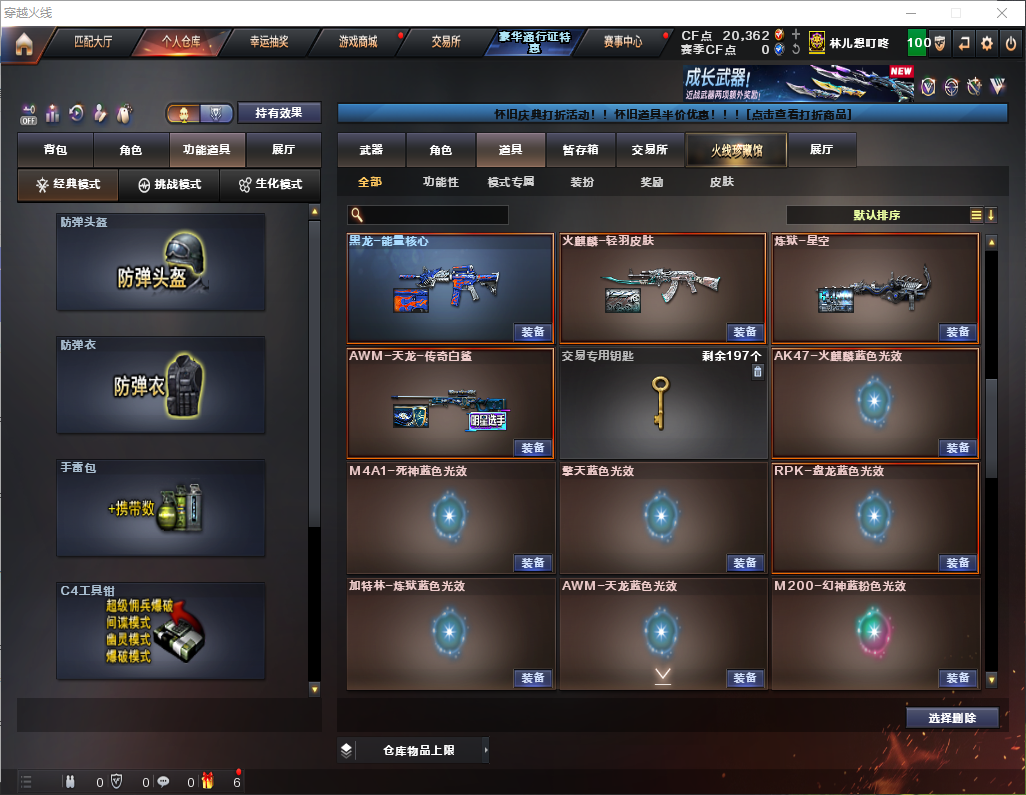The width and height of the screenshot is (1026, 795).
Task: Select the 交易专用钥匙 key item
Action: pos(660,403)
